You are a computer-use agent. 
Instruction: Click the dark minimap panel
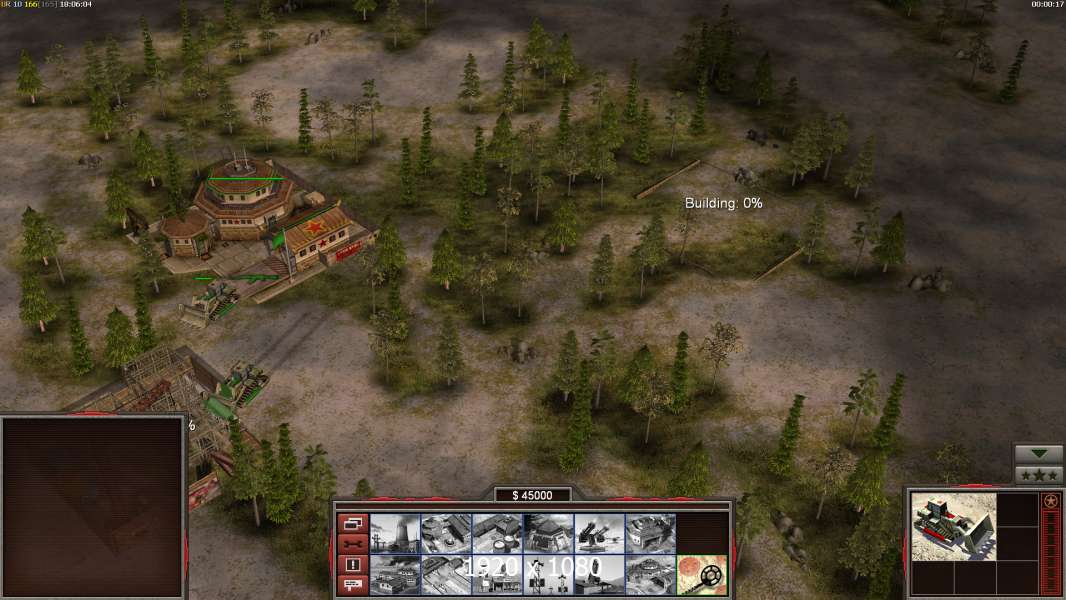coord(93,506)
